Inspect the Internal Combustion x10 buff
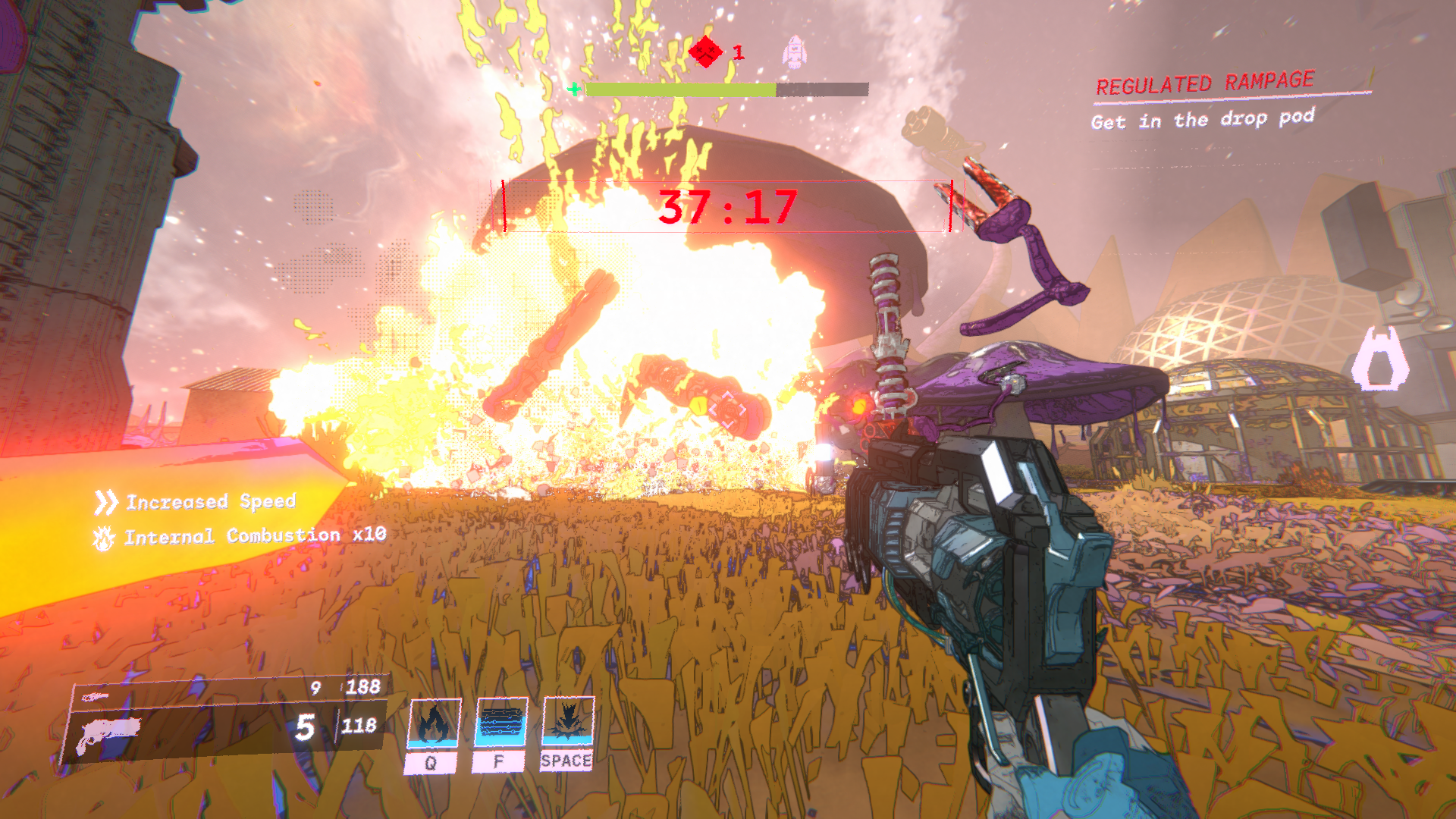Image resolution: width=1456 pixels, height=819 pixels. click(240, 536)
